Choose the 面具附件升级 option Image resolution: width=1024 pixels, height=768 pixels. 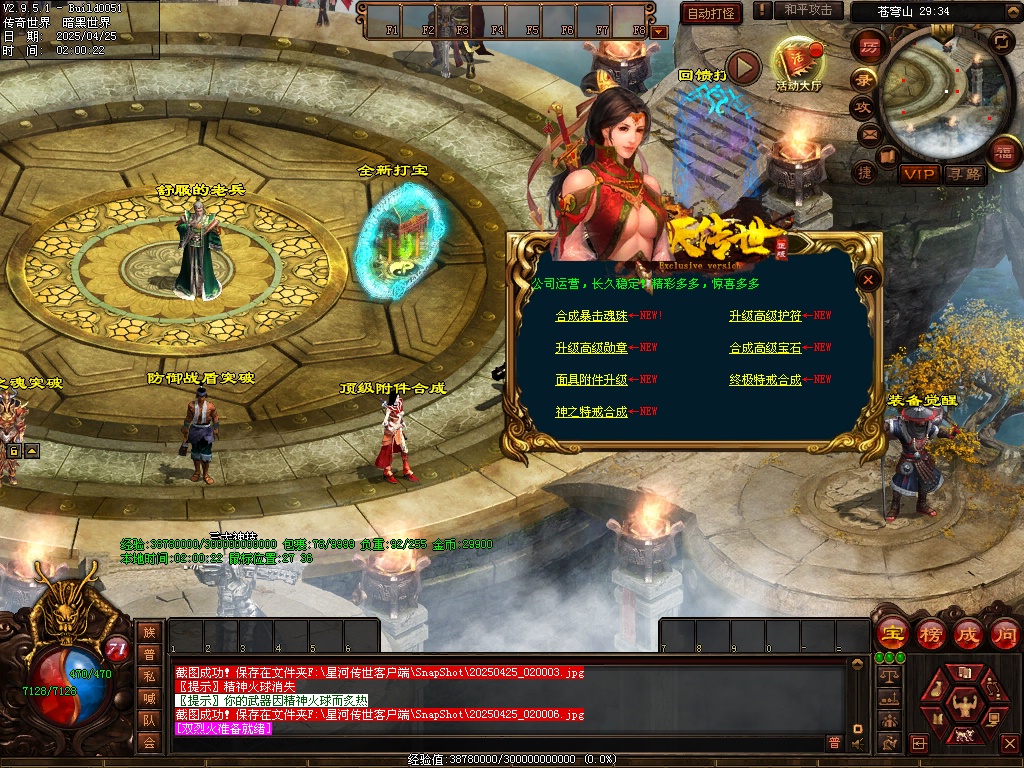pos(591,380)
